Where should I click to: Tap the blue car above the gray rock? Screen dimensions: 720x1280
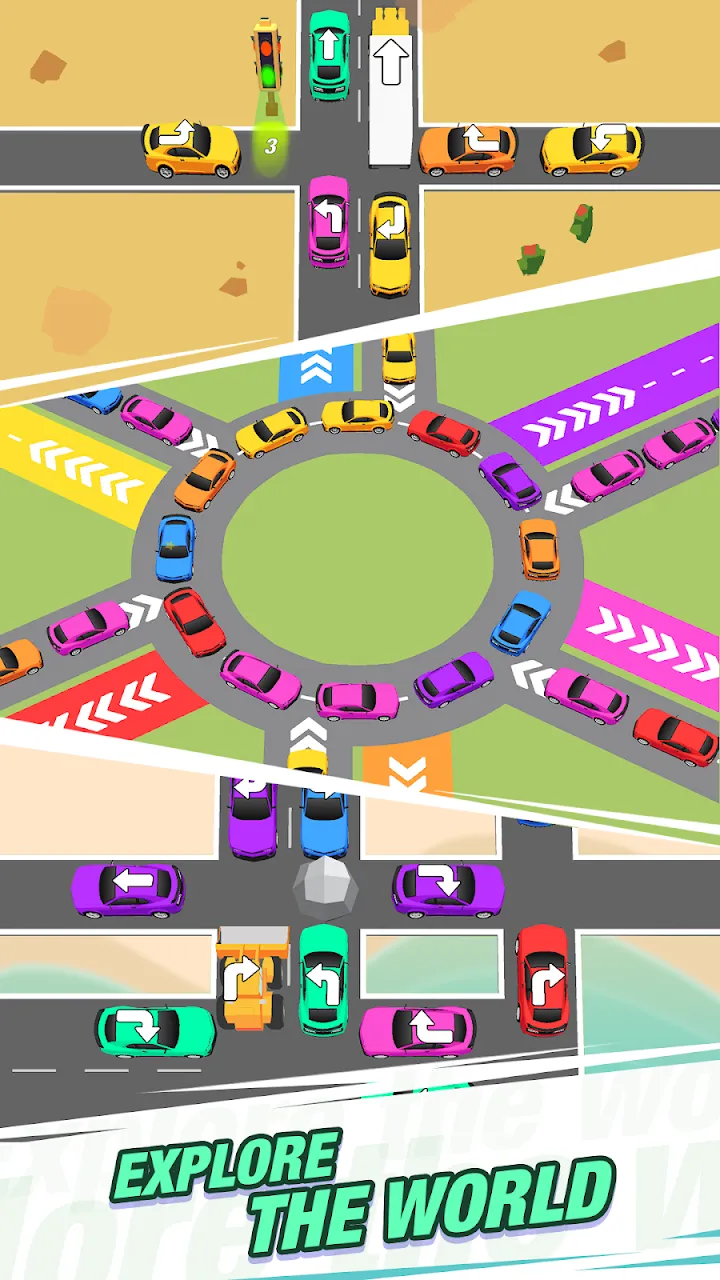(324, 820)
